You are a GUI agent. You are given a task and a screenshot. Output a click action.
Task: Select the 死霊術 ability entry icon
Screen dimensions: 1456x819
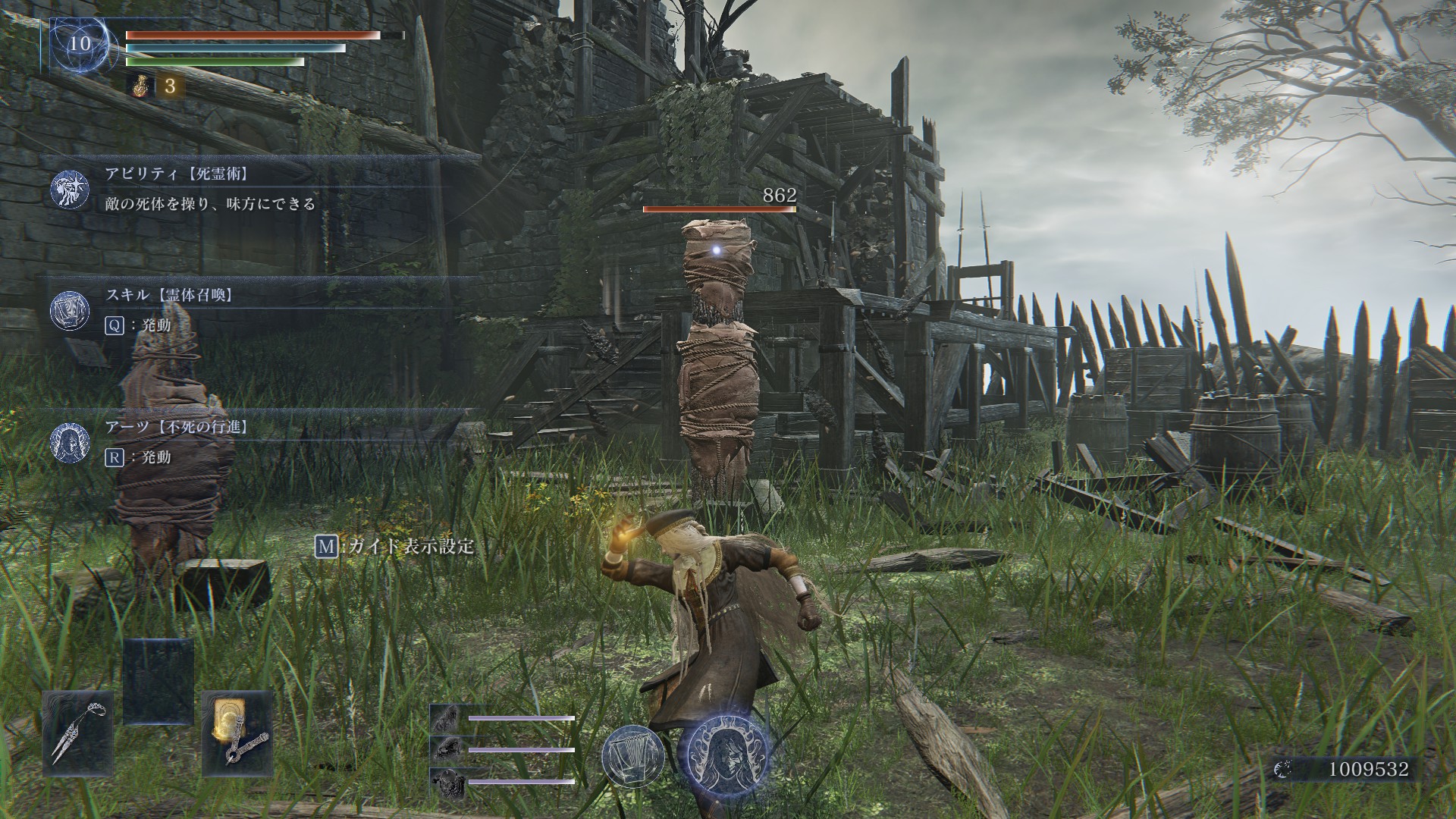(70, 189)
